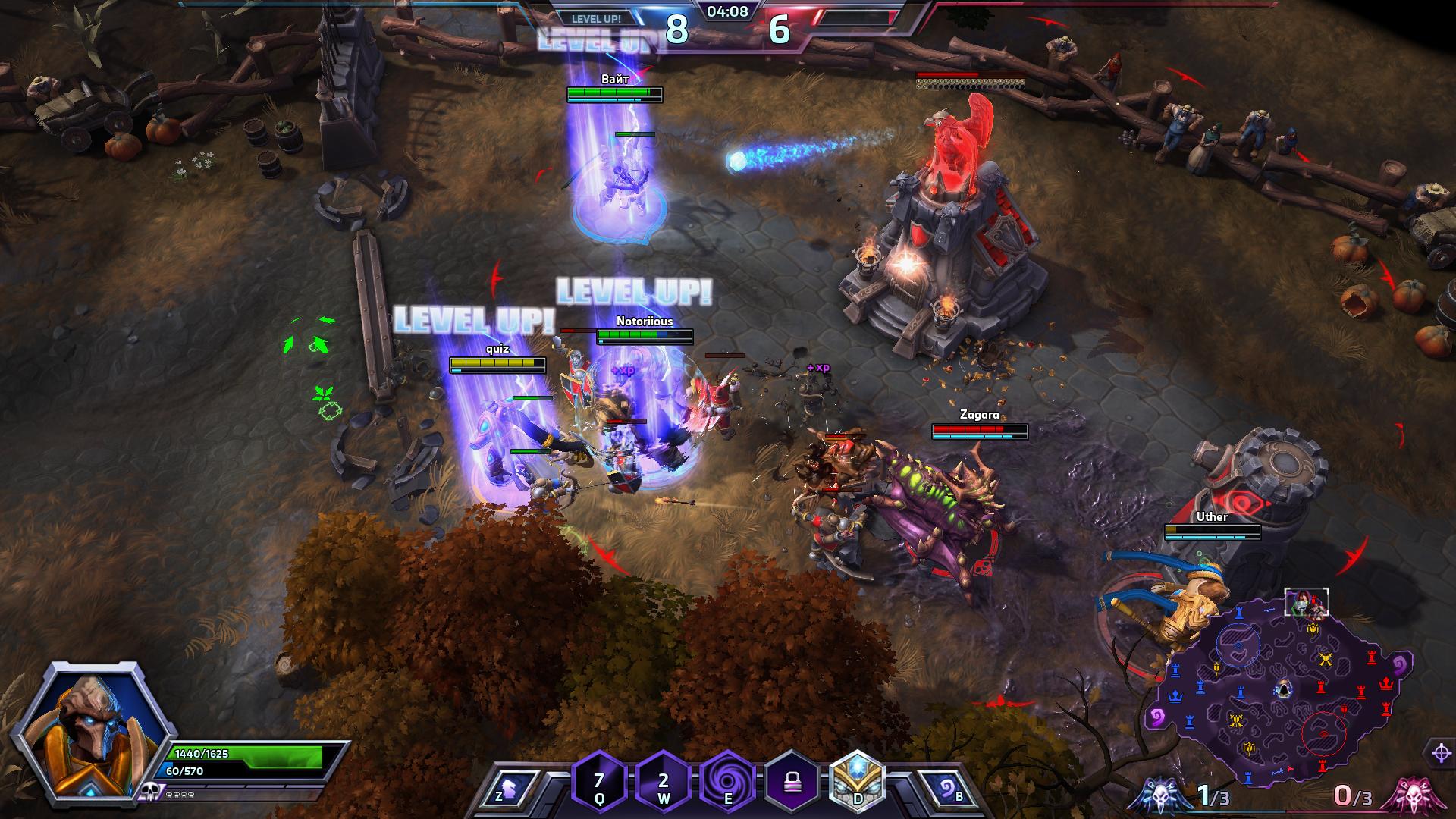This screenshot has width=1456, height=819.
Task: Click the skull icon below the health bar
Action: click(149, 793)
